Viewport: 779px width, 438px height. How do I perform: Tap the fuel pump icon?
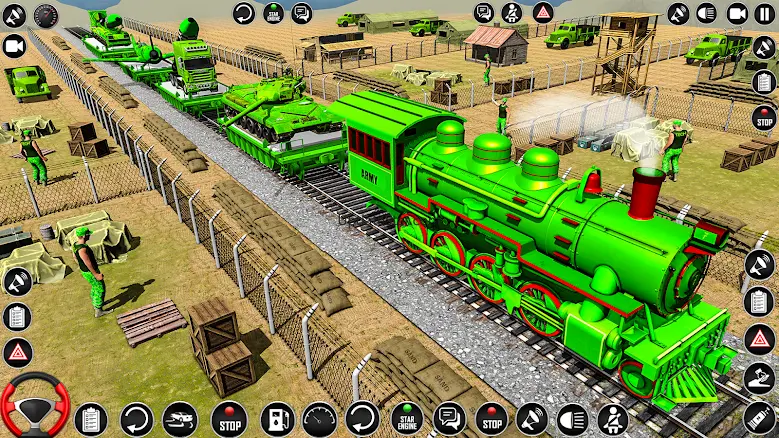click(x=276, y=418)
